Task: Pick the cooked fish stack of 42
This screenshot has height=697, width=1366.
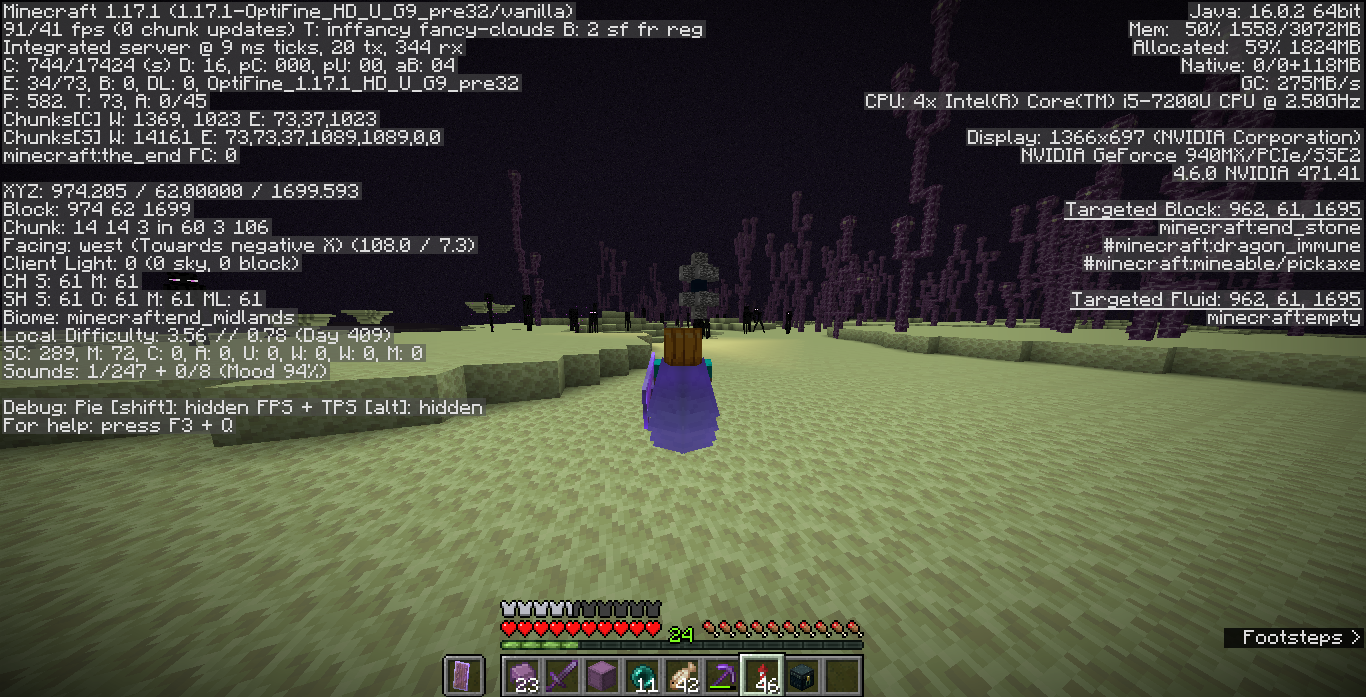Action: [682, 675]
